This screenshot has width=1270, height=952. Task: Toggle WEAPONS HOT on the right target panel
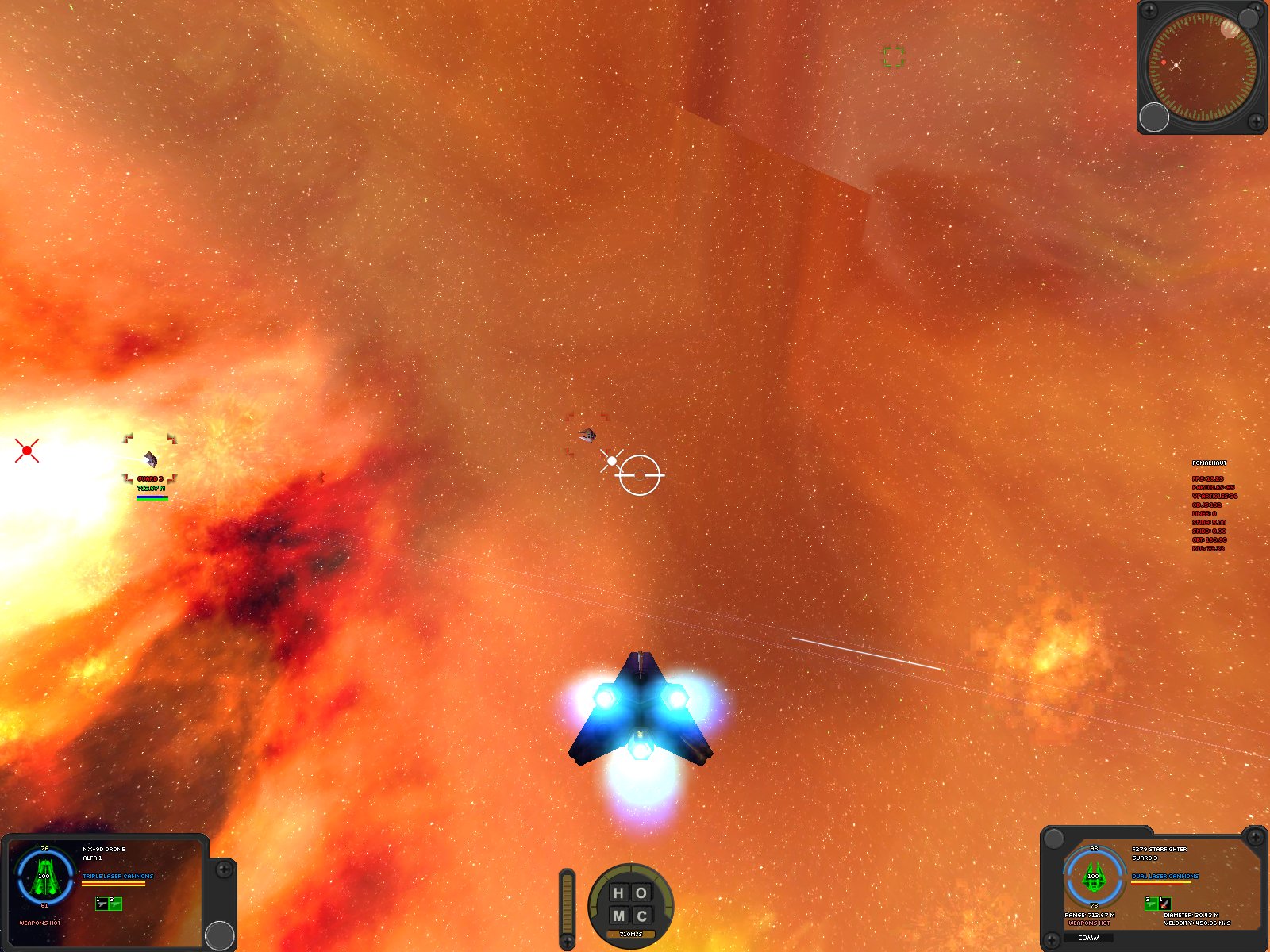click(x=1090, y=923)
